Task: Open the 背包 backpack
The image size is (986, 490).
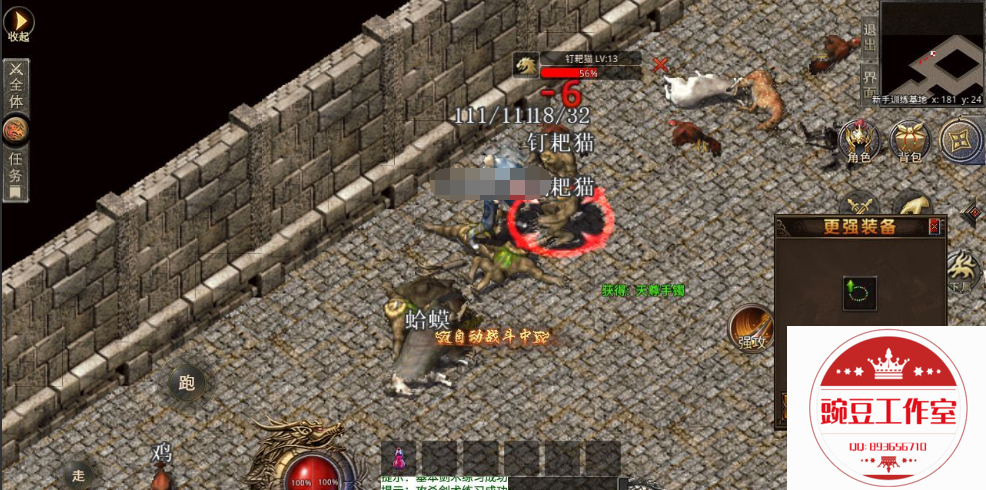Action: [910, 140]
